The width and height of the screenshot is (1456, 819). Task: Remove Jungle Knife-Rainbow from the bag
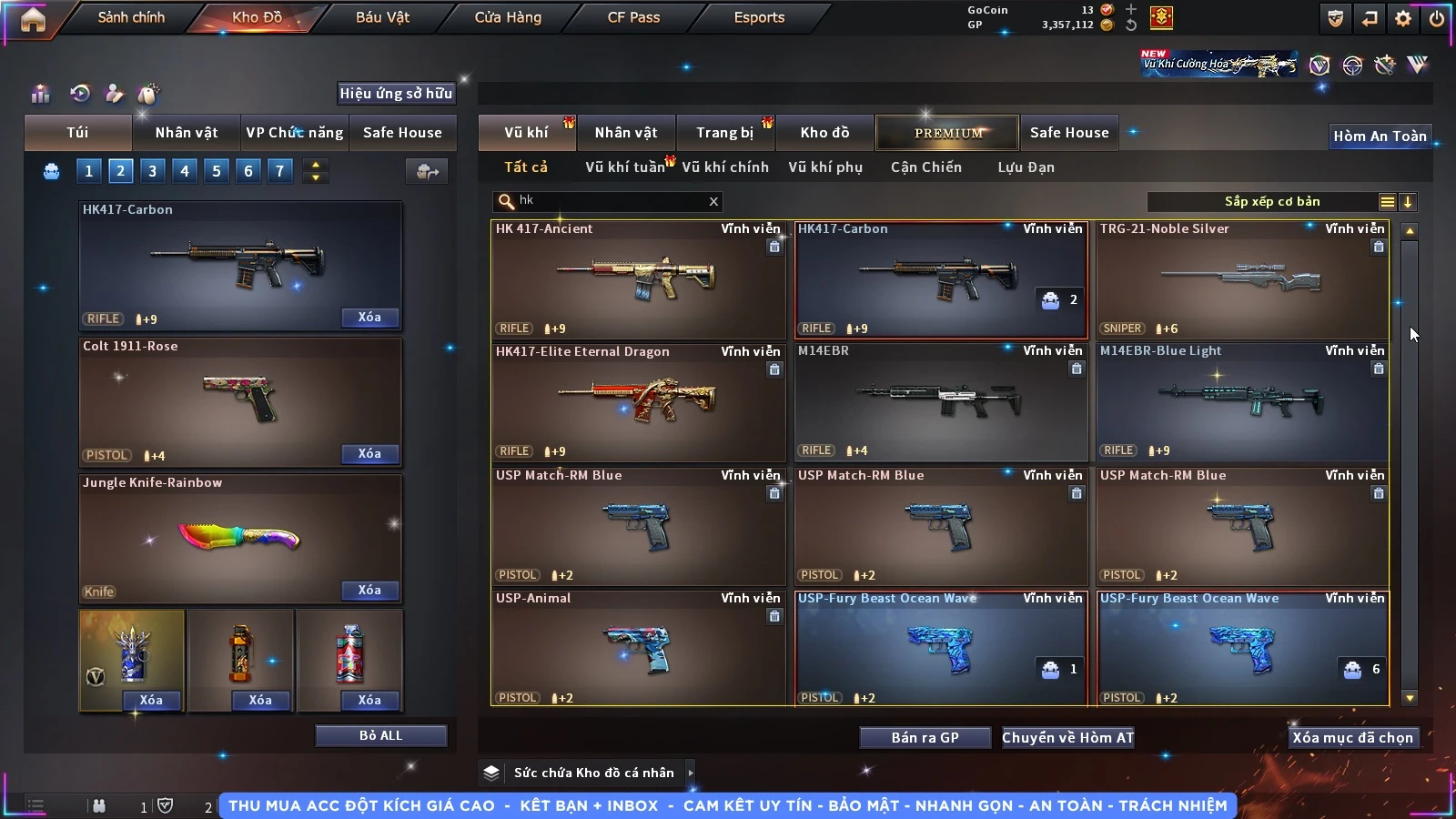[x=369, y=591]
